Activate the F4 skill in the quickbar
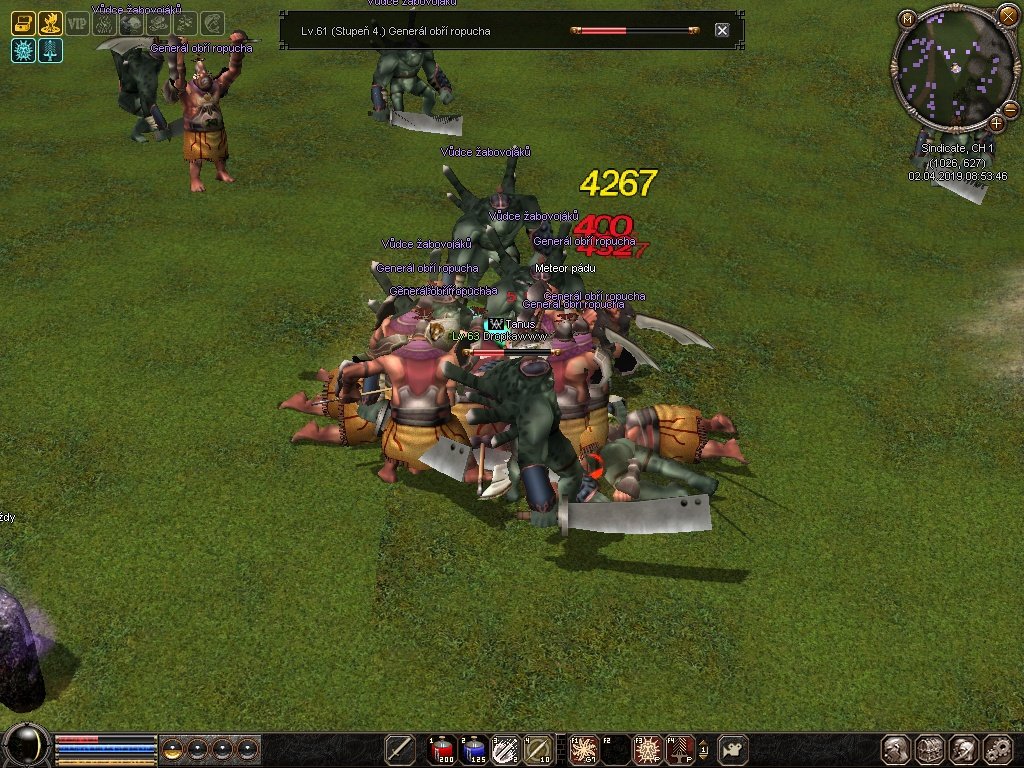 point(680,749)
